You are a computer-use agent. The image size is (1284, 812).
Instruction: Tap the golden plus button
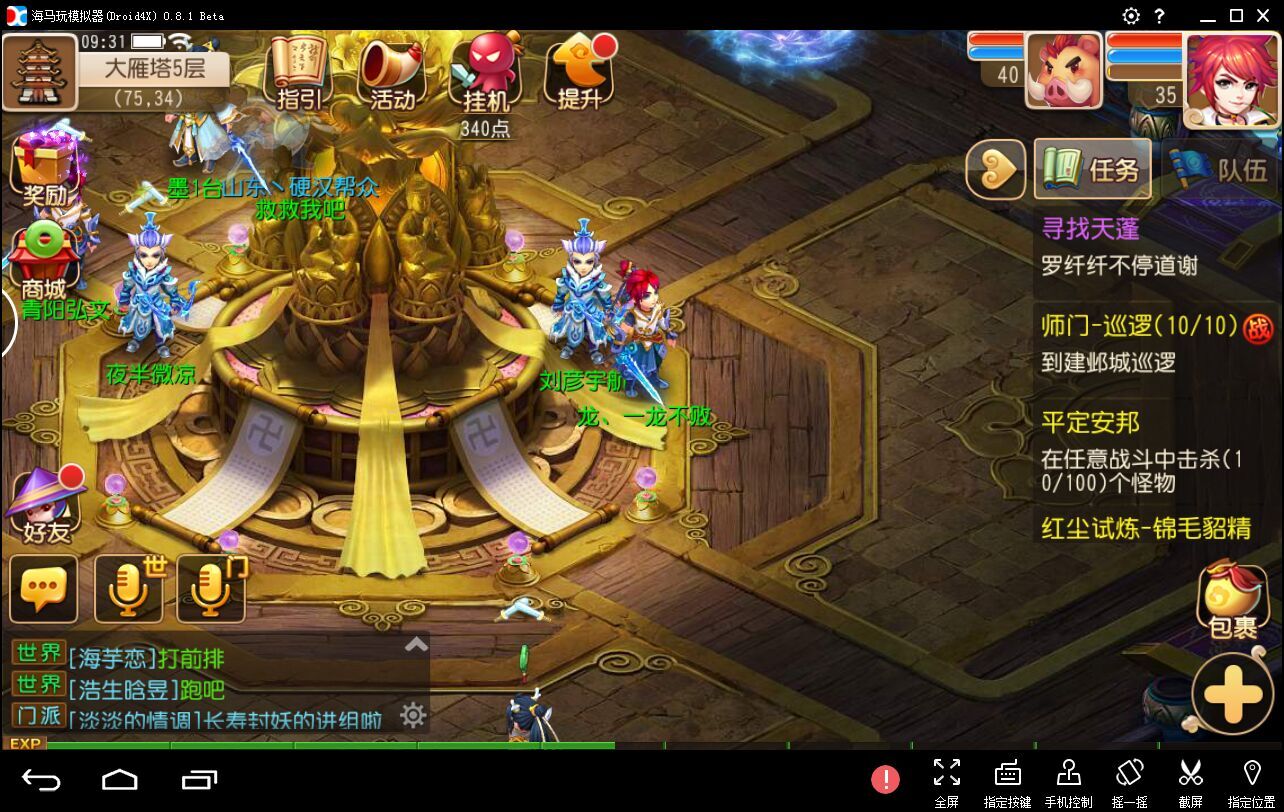(x=1232, y=694)
